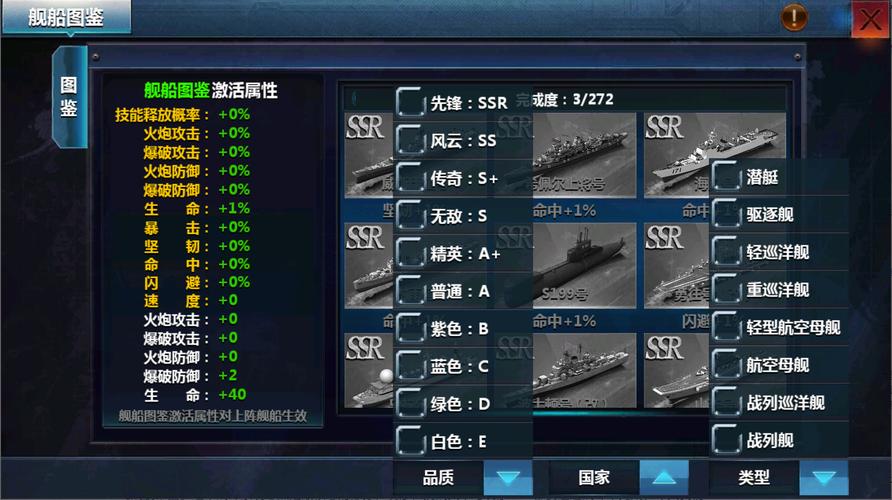The image size is (892, 500).
Task: Toggle the 航空母舰 type filter
Action: (726, 365)
